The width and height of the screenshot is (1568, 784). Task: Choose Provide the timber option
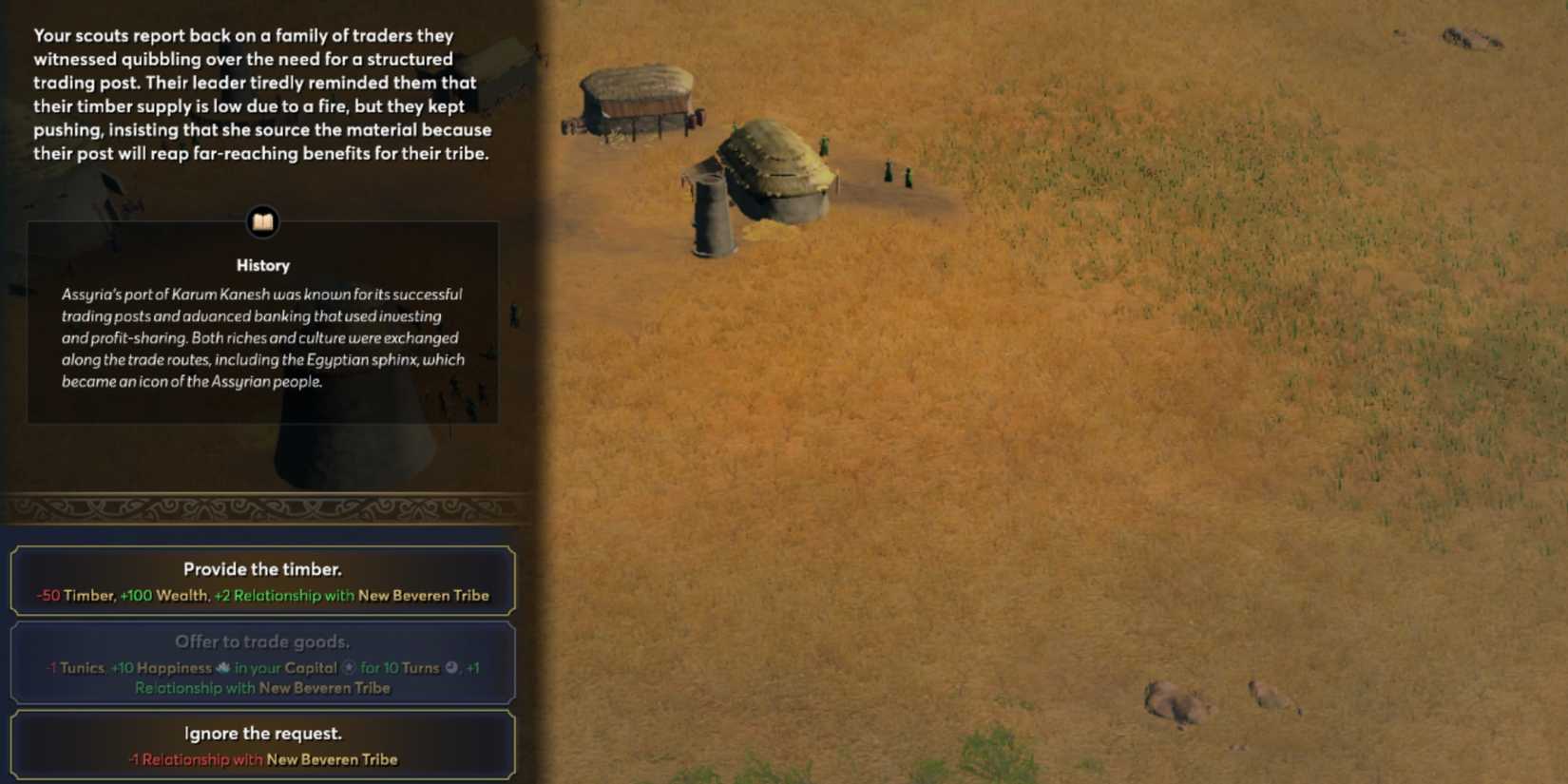[262, 580]
